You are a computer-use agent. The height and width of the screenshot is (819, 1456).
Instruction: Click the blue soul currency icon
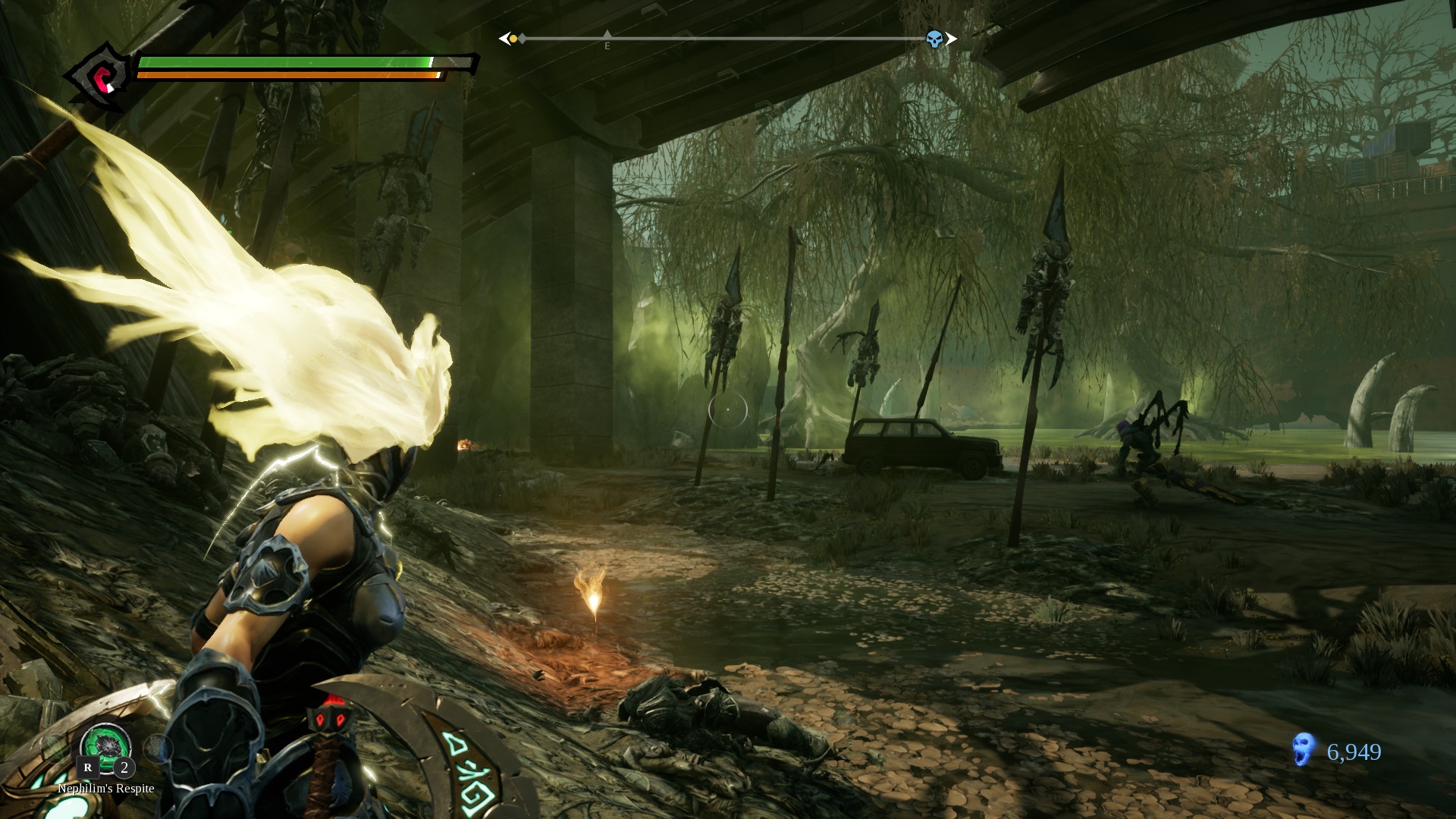tap(1303, 752)
